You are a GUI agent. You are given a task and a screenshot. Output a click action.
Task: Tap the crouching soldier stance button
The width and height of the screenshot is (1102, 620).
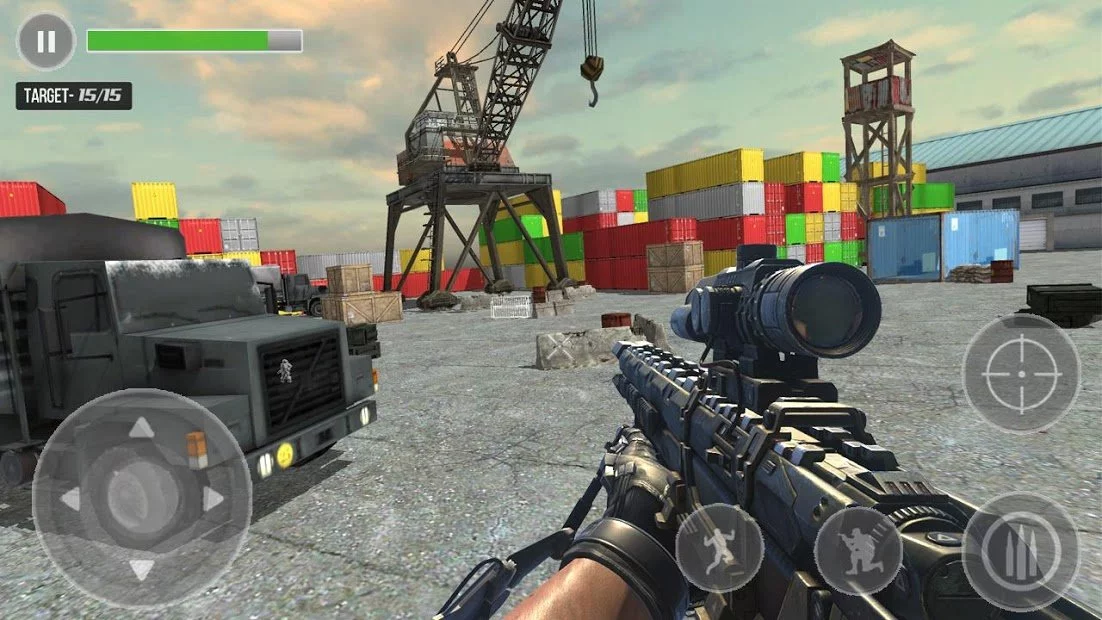tap(858, 551)
